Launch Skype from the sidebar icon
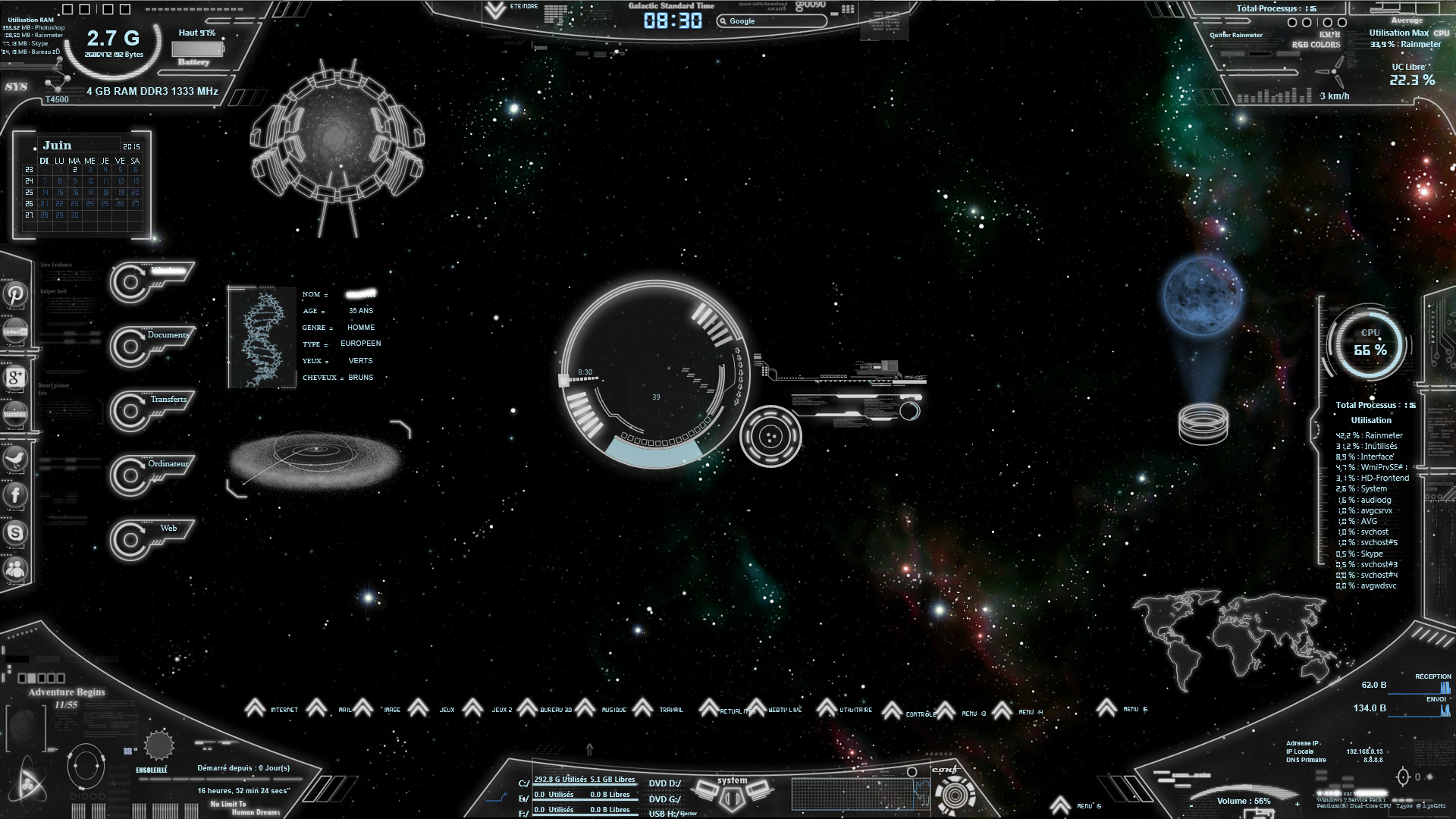1456x819 pixels. (x=15, y=532)
